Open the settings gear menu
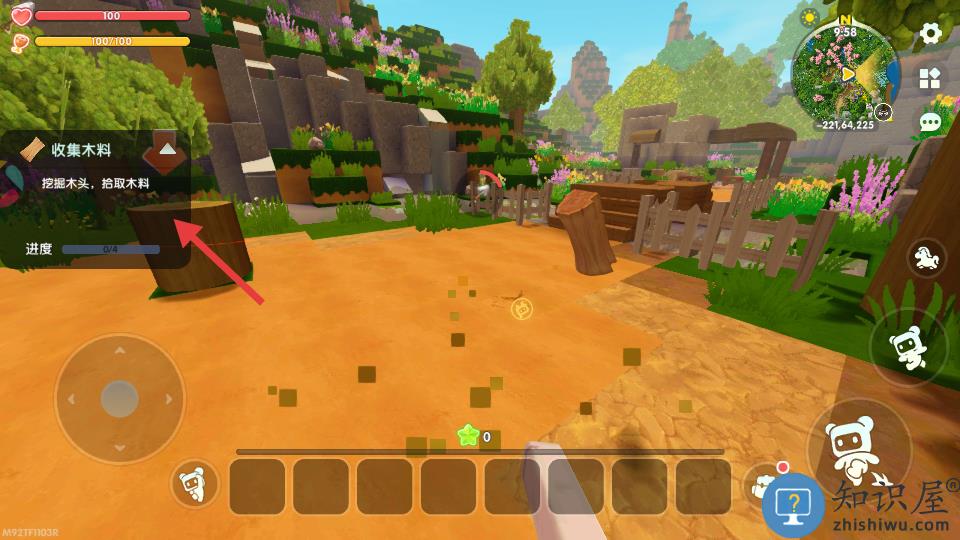Viewport: 960px width, 540px height. tap(931, 33)
